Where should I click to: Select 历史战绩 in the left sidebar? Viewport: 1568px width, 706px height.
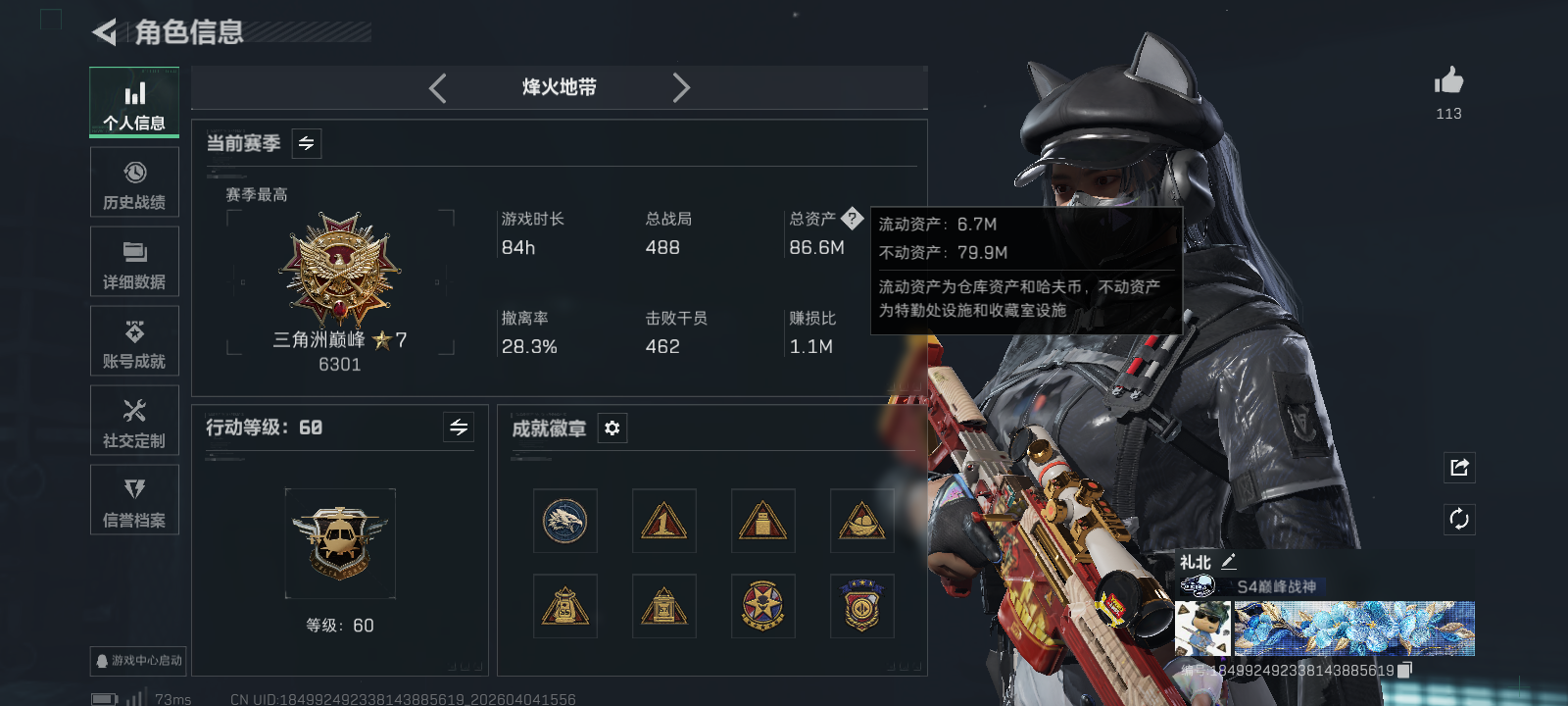134,182
